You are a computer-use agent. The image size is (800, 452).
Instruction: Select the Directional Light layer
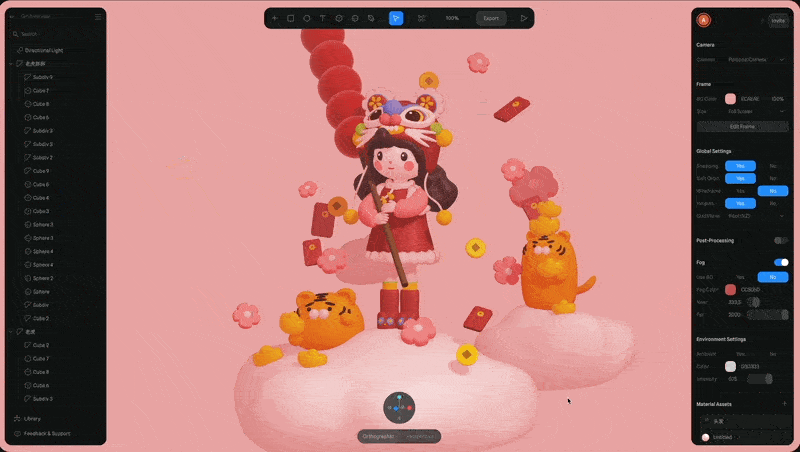[x=45, y=50]
